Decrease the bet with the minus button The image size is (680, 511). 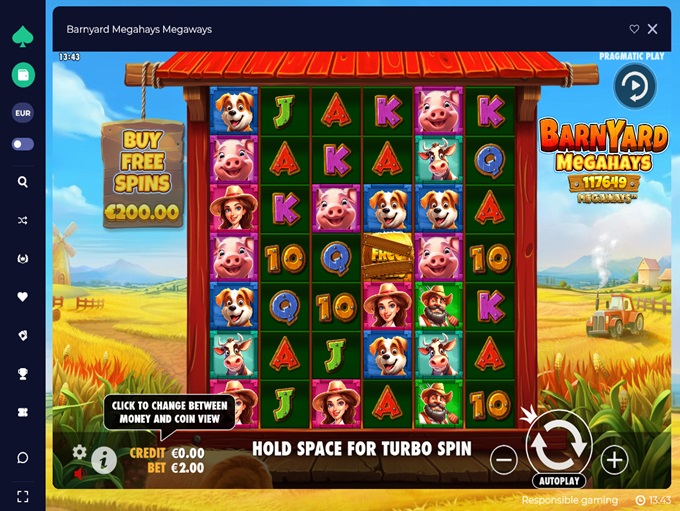point(504,460)
